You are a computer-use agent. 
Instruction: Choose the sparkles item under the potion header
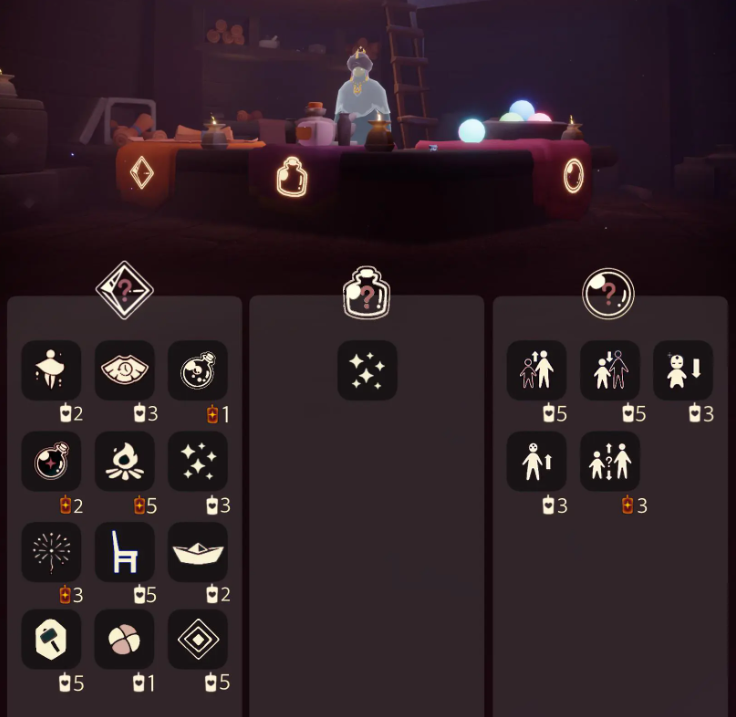tap(367, 371)
